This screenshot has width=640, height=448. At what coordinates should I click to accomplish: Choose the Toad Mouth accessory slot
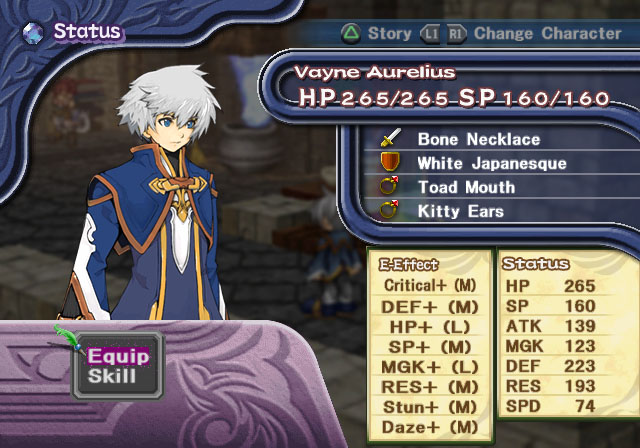pos(466,187)
